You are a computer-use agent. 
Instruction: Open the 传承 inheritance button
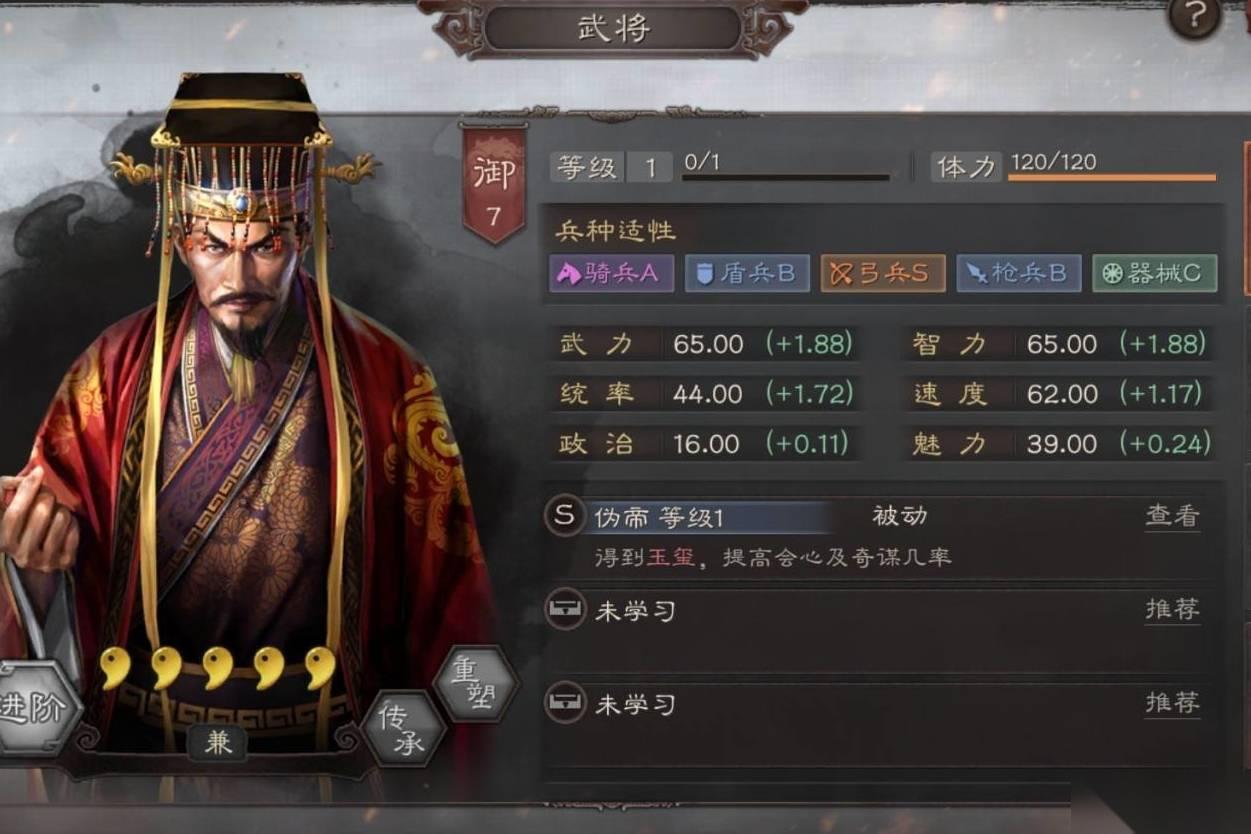[x=402, y=729]
